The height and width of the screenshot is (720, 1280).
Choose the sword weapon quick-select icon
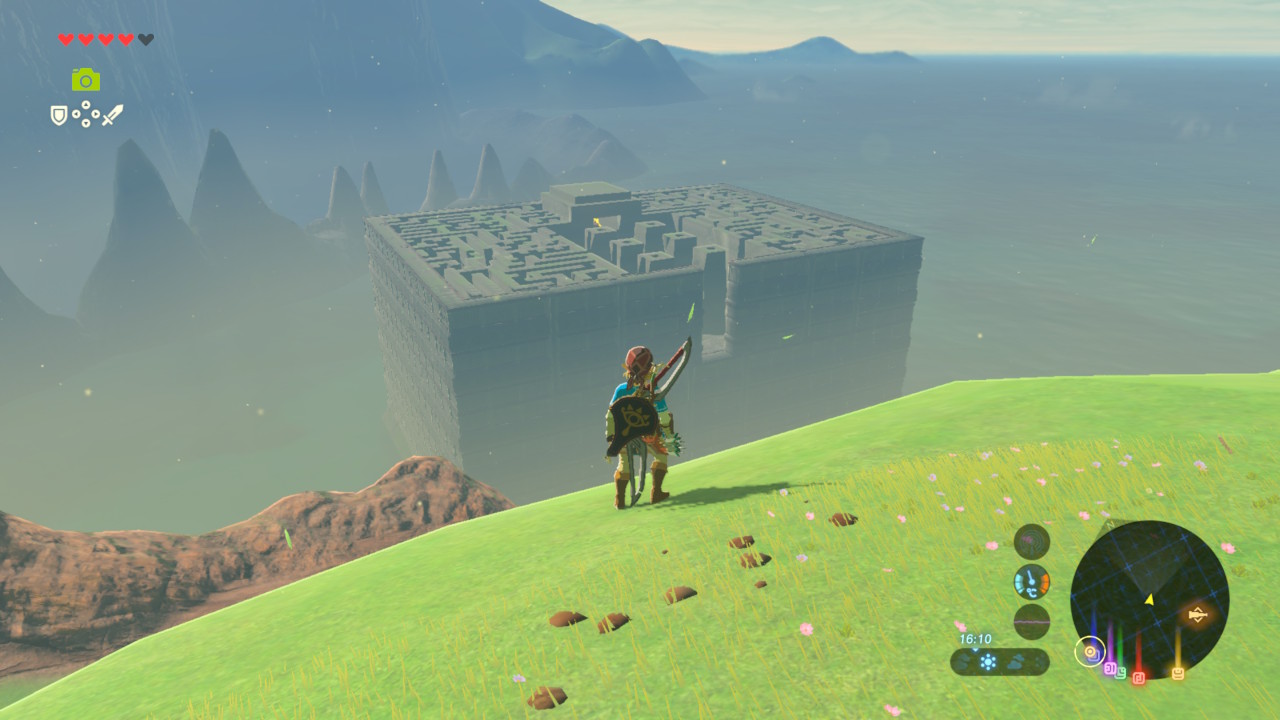click(x=112, y=115)
